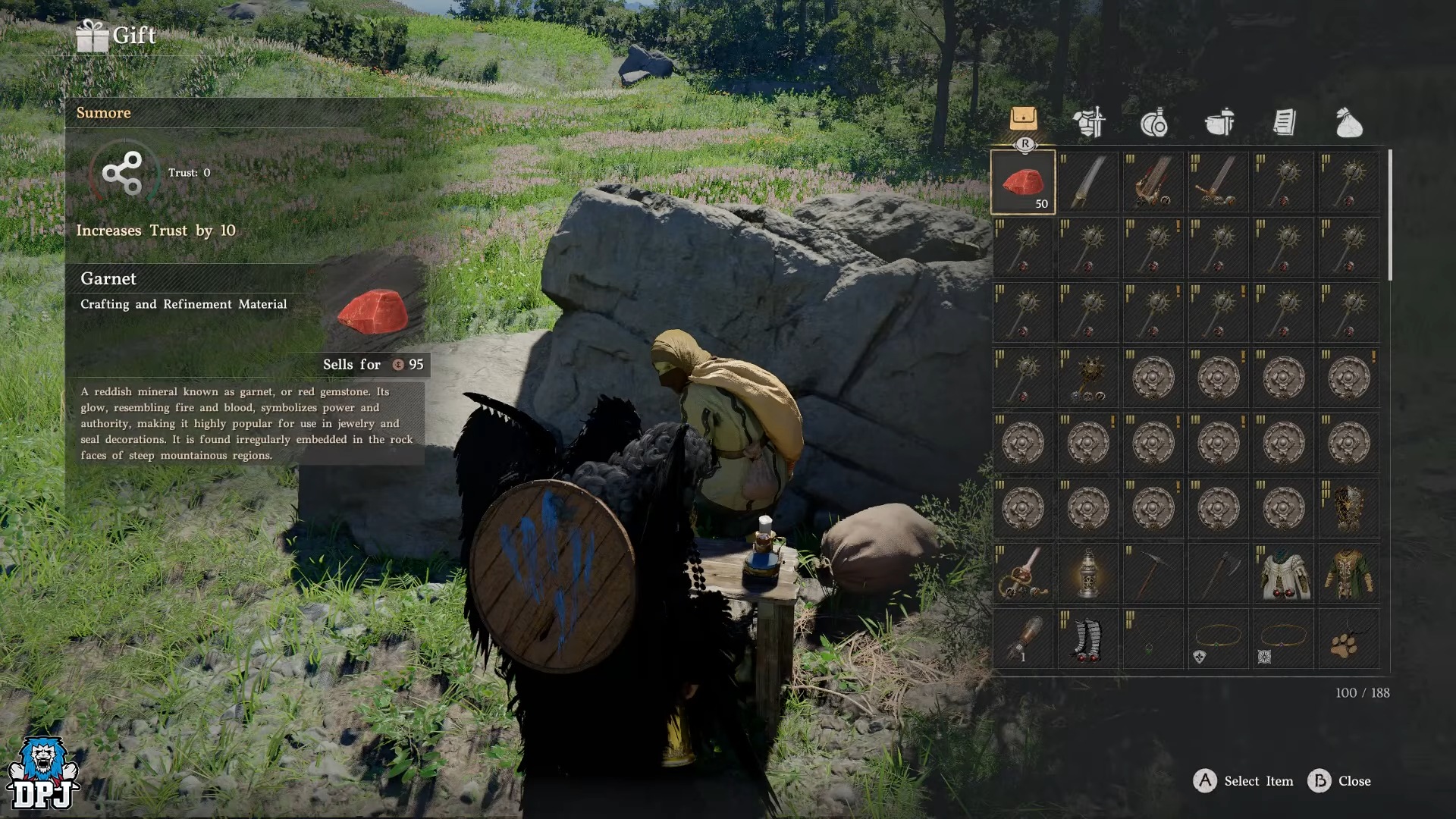
Task: Open the consumables flask tab
Action: pyautogui.click(x=1154, y=122)
